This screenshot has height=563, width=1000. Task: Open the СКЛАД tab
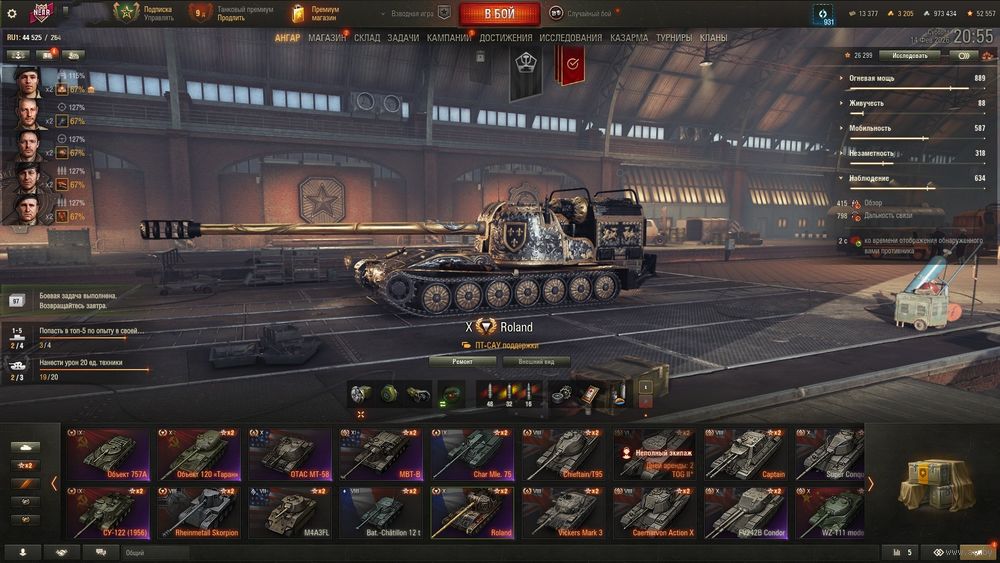367,38
